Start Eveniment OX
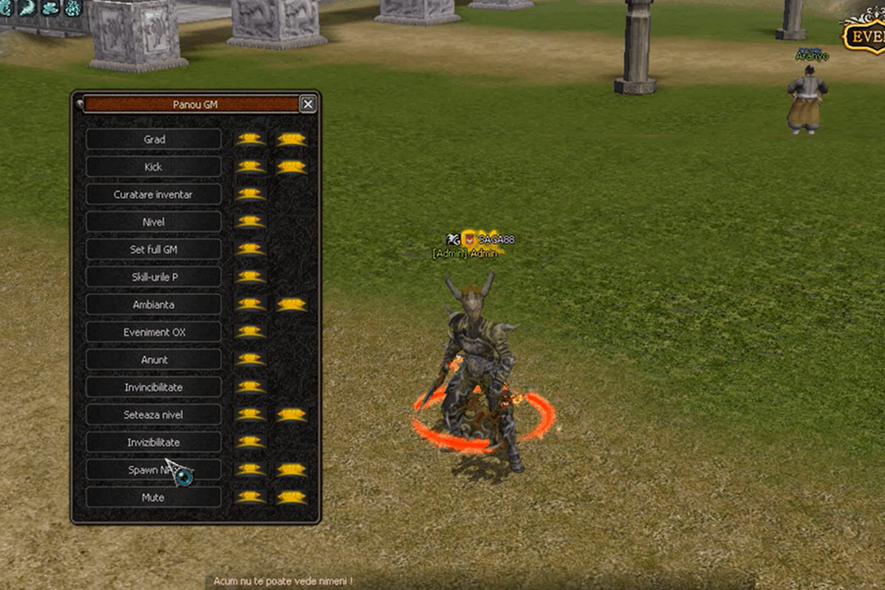 point(154,332)
